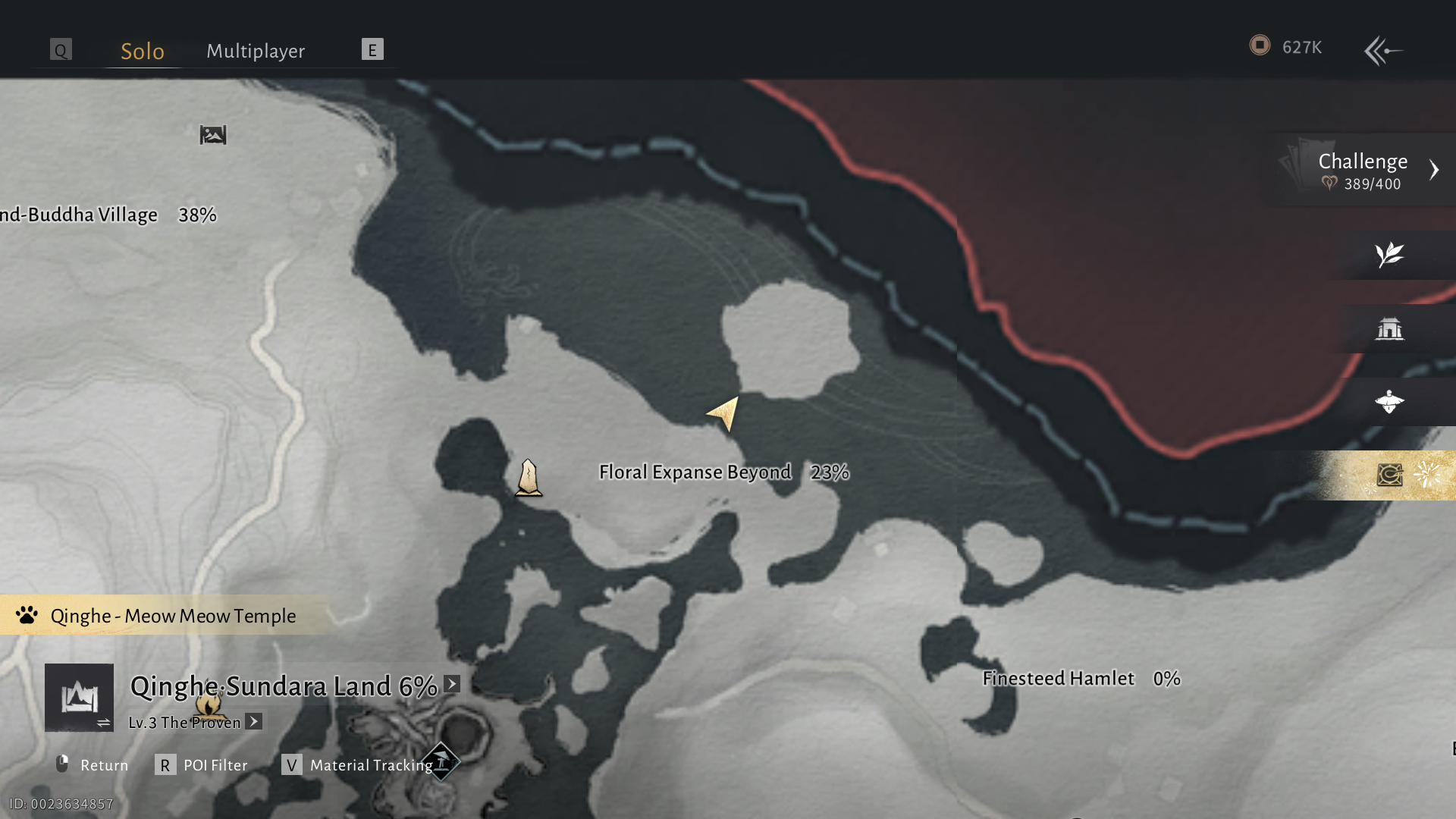Screen dimensions: 1456x819
Task: Select the winged emblem side-panel icon
Action: tap(1389, 401)
